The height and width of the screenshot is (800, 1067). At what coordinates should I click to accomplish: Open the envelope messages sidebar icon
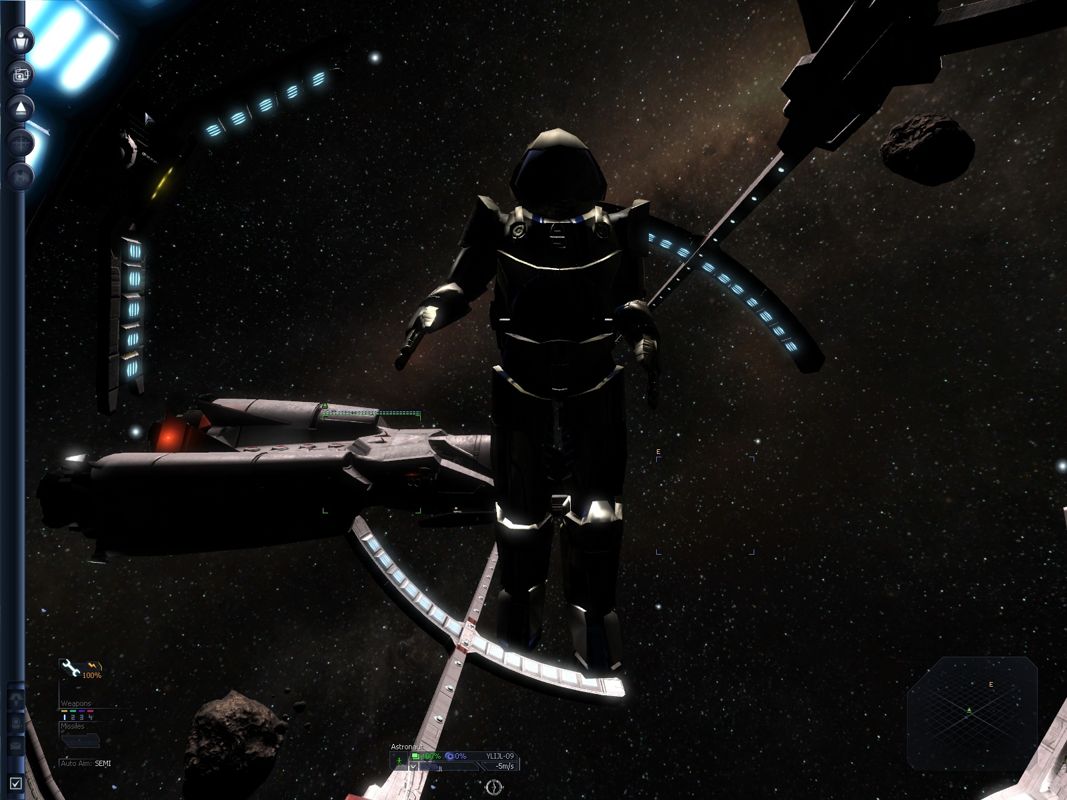pyautogui.click(x=20, y=176)
